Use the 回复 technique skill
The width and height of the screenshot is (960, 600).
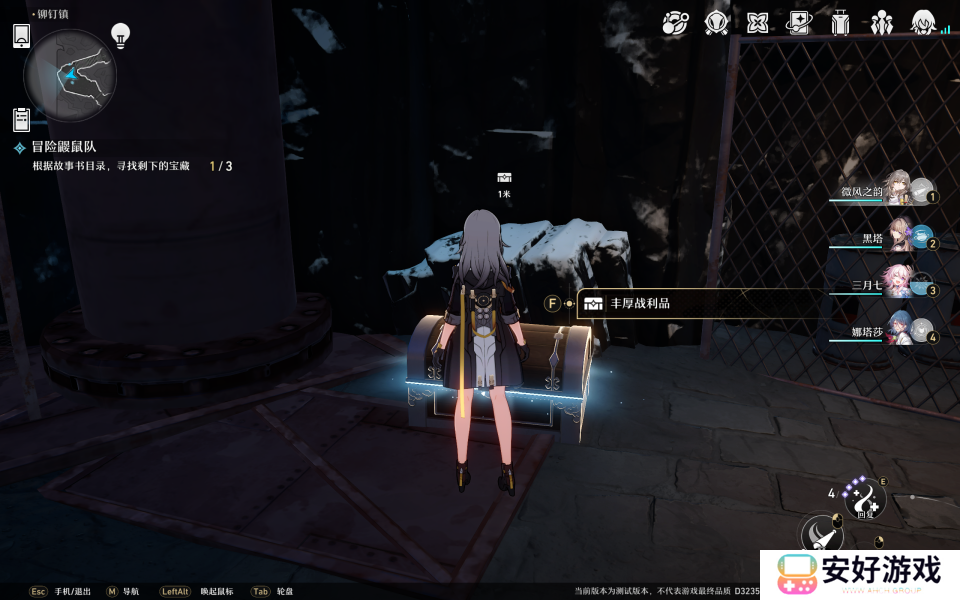(x=865, y=498)
